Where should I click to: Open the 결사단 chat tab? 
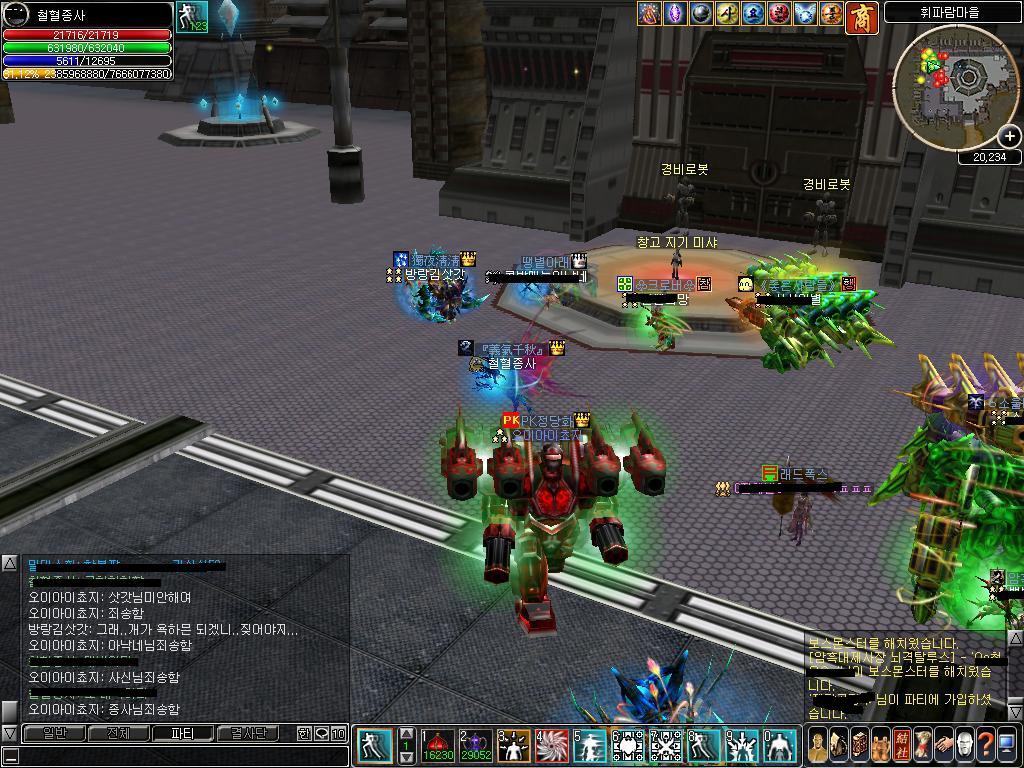point(246,733)
